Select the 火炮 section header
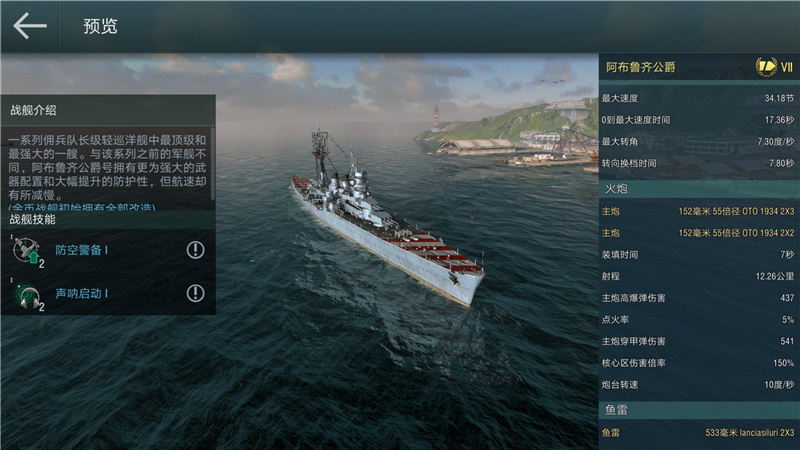800x450 pixels. (698, 187)
